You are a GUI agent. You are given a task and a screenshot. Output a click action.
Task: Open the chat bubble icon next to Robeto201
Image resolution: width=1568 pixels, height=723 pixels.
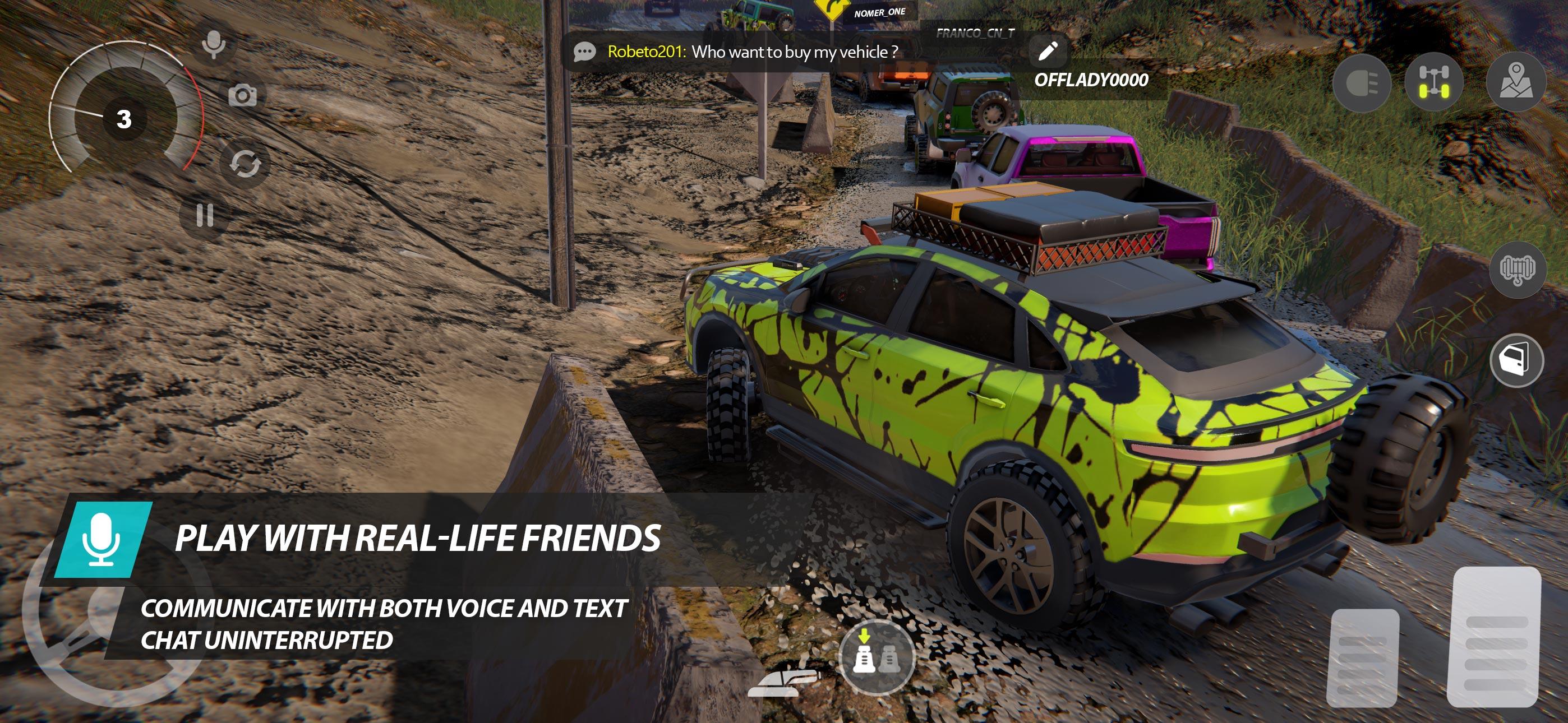[x=584, y=52]
